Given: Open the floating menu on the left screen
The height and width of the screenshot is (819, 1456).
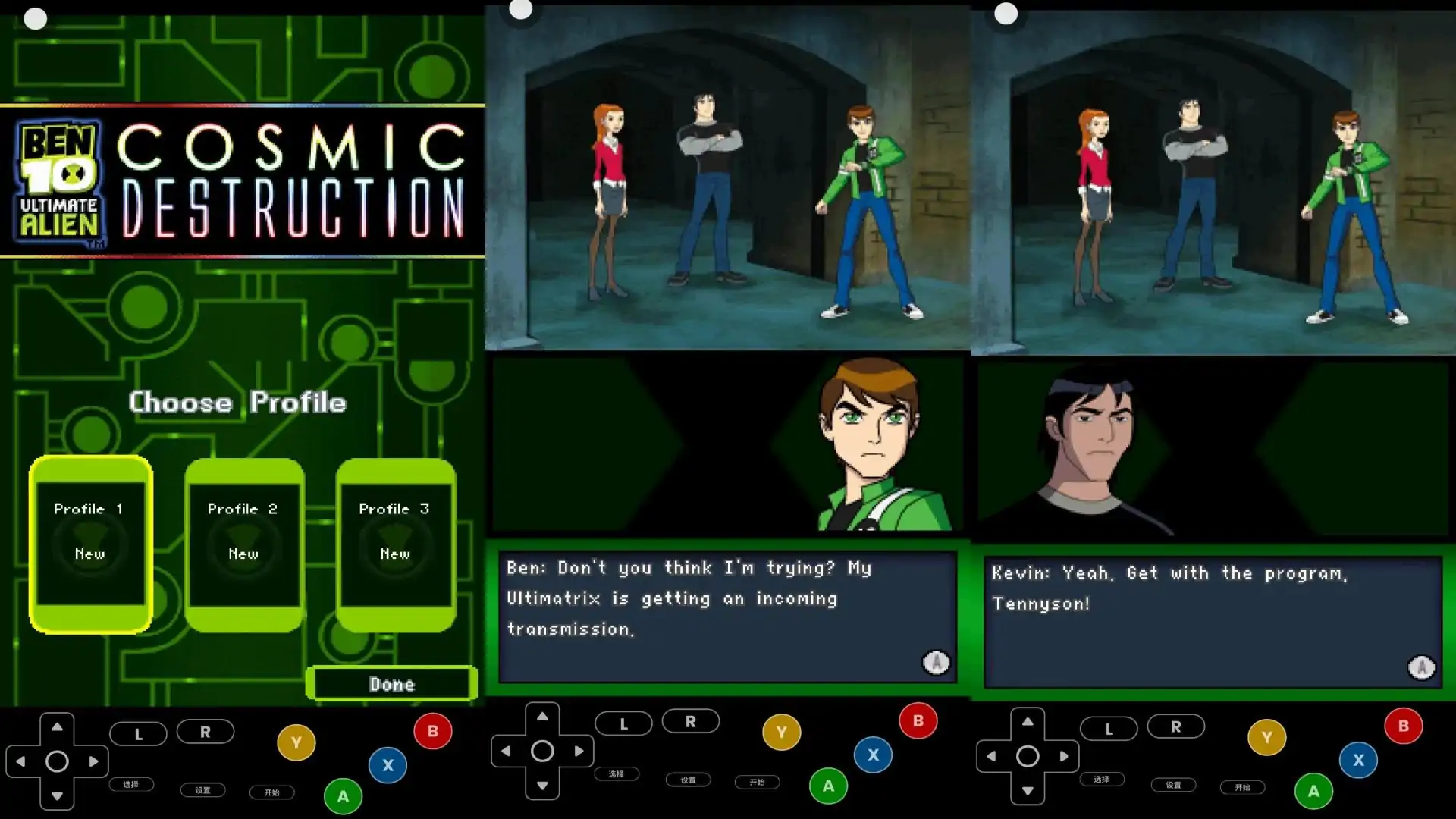Looking at the screenshot, I should (35, 17).
